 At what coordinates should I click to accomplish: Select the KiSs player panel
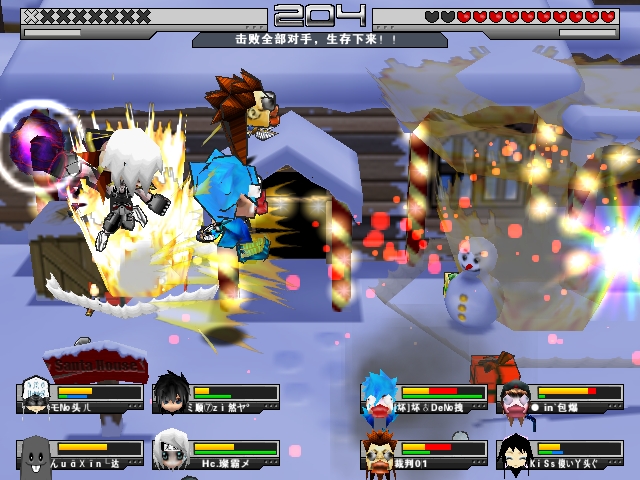[x=560, y=454]
